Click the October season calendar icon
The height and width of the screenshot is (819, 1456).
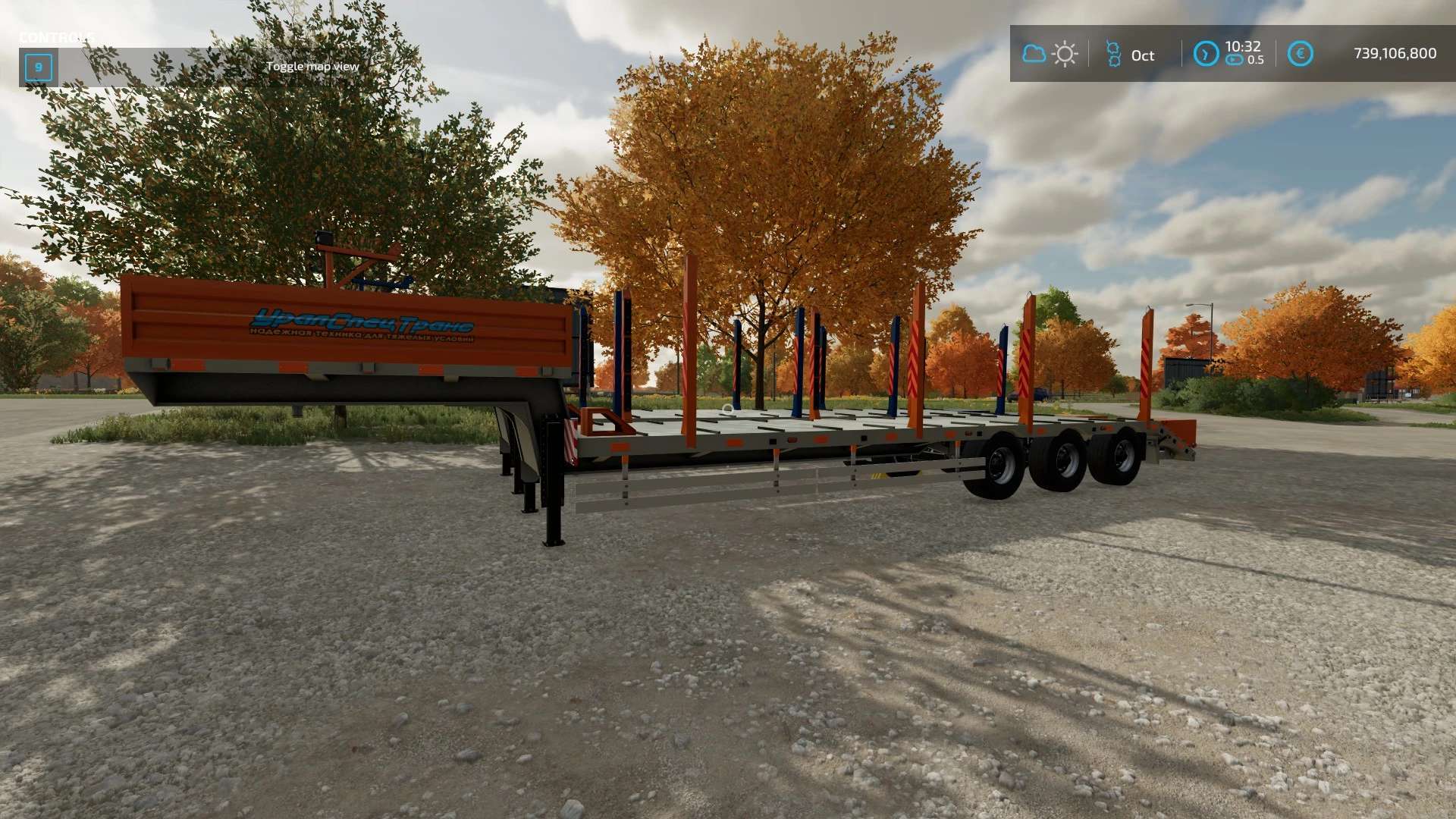(1113, 54)
